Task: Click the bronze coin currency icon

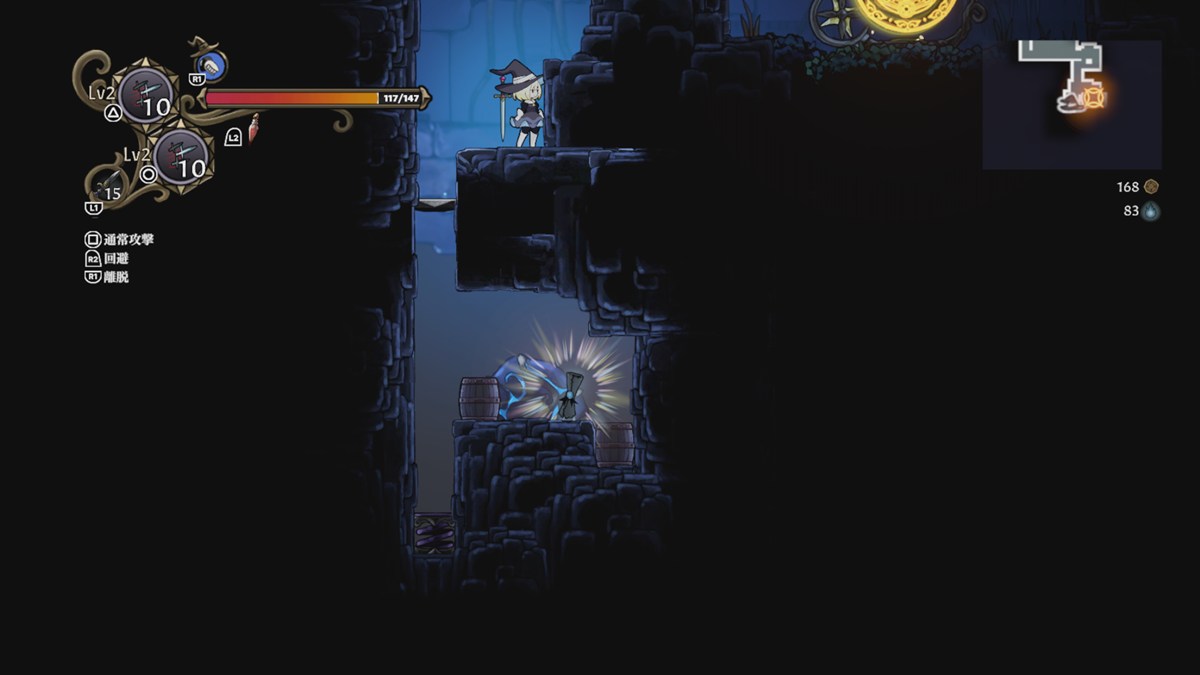Action: pyautogui.click(x=1151, y=187)
